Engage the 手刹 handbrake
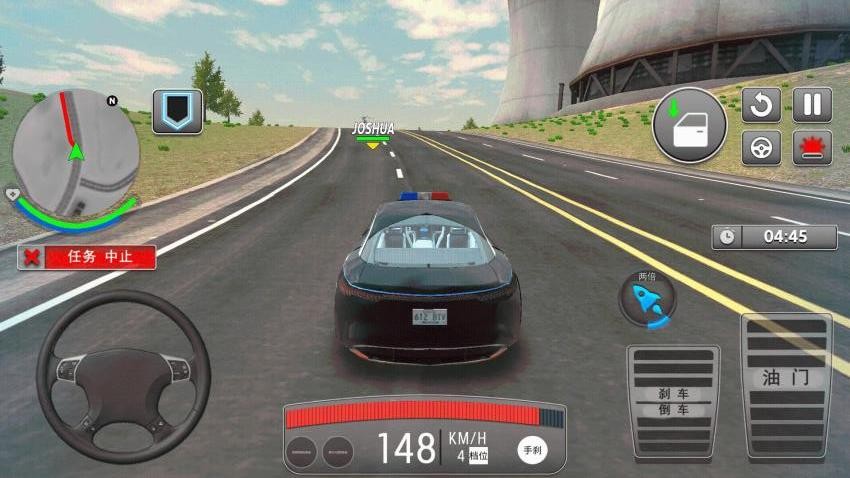The image size is (850, 478). 532,450
